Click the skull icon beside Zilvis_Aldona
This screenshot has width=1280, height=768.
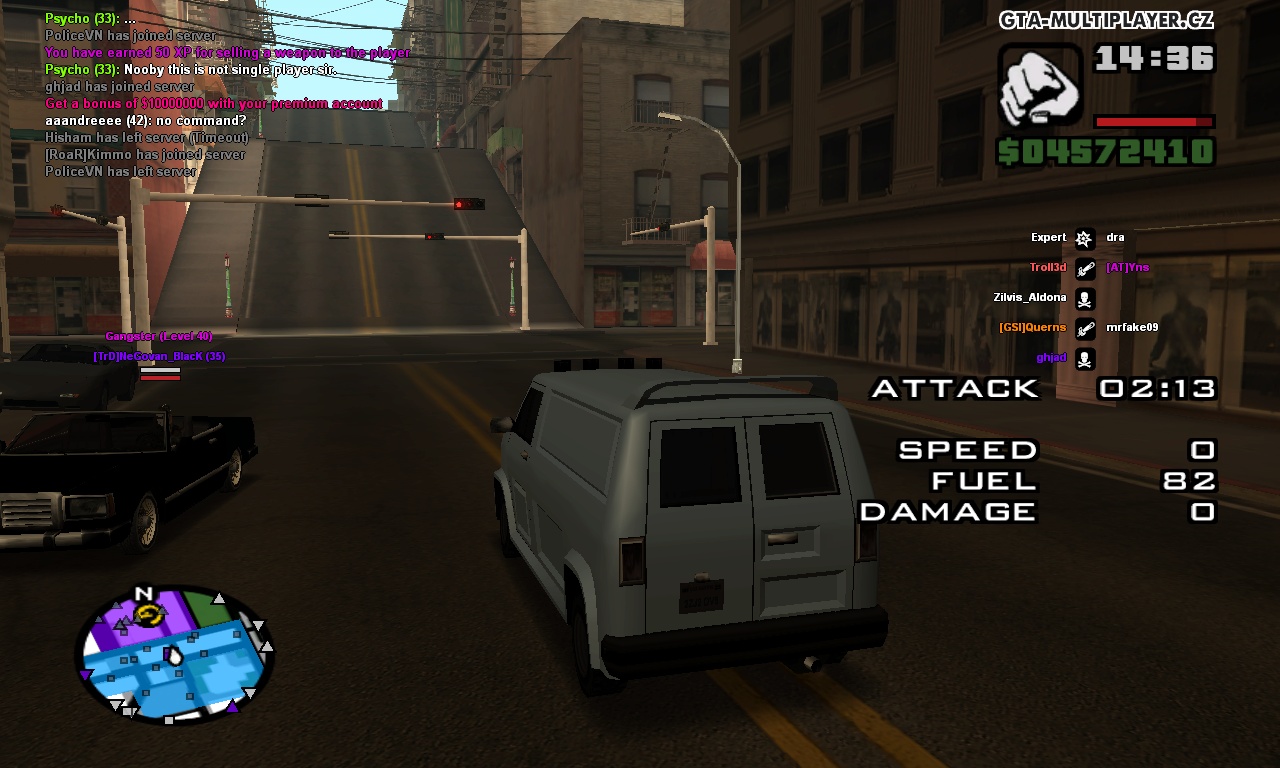tap(1085, 298)
